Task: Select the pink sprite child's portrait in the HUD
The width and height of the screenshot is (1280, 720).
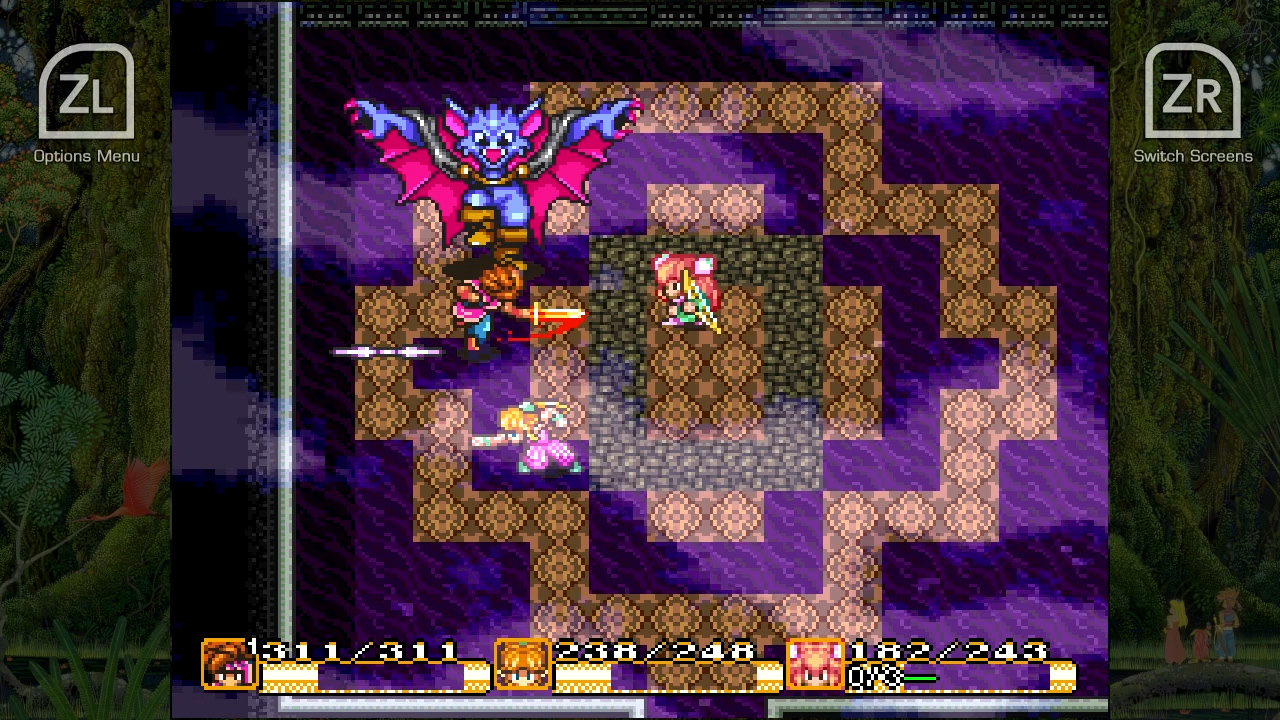Action: [815, 663]
